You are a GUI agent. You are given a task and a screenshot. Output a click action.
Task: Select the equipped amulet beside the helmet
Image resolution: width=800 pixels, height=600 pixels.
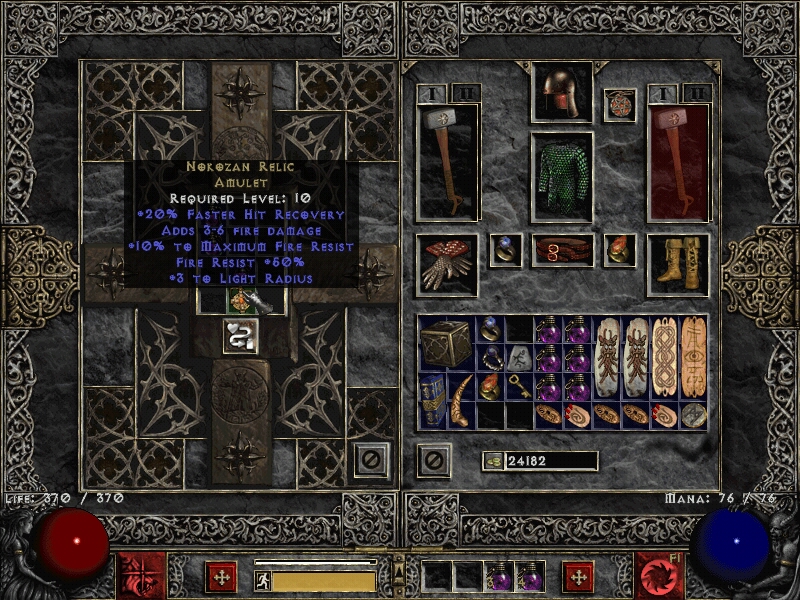[x=619, y=106]
